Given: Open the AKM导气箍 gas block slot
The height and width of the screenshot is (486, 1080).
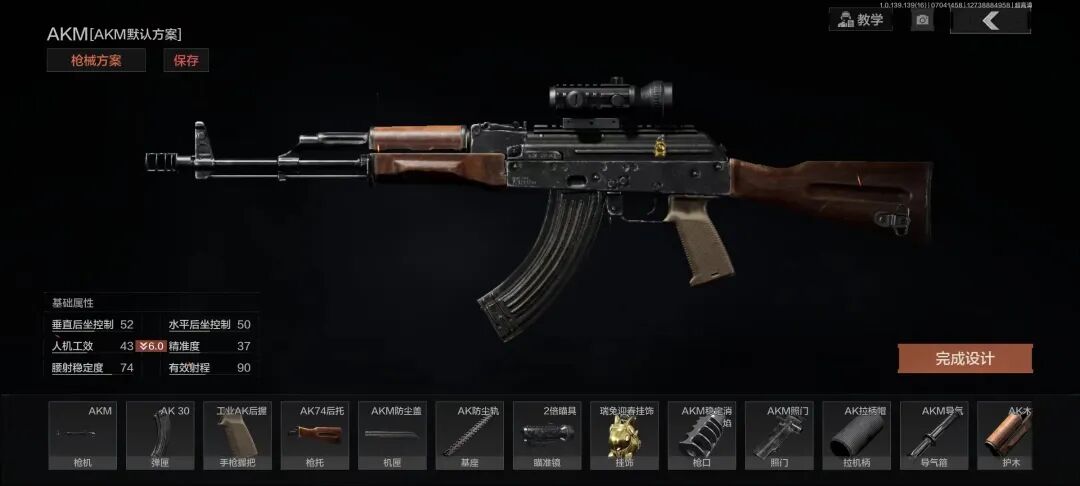Looking at the screenshot, I should coord(934,435).
